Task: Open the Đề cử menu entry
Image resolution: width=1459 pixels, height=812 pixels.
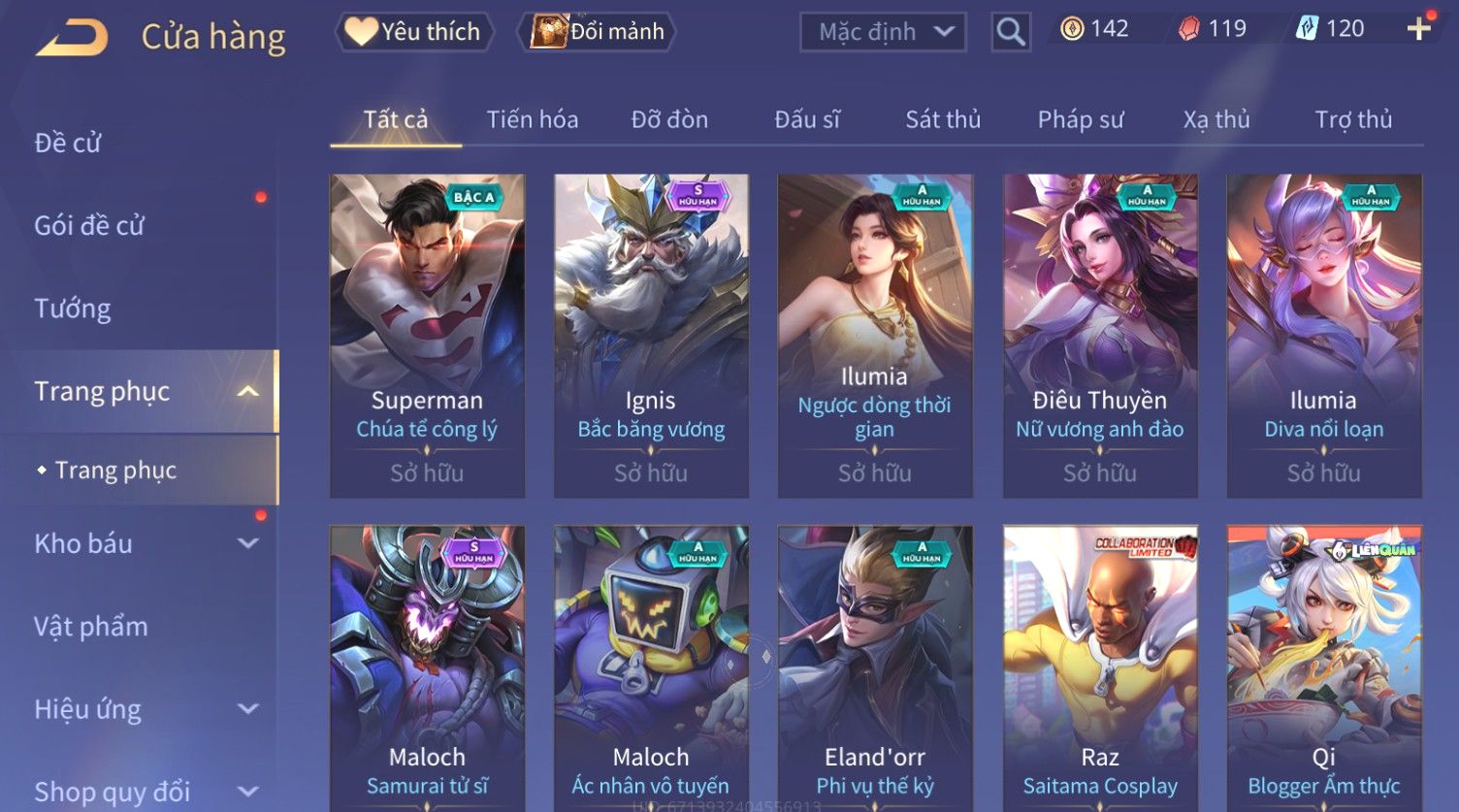Action: [68, 143]
